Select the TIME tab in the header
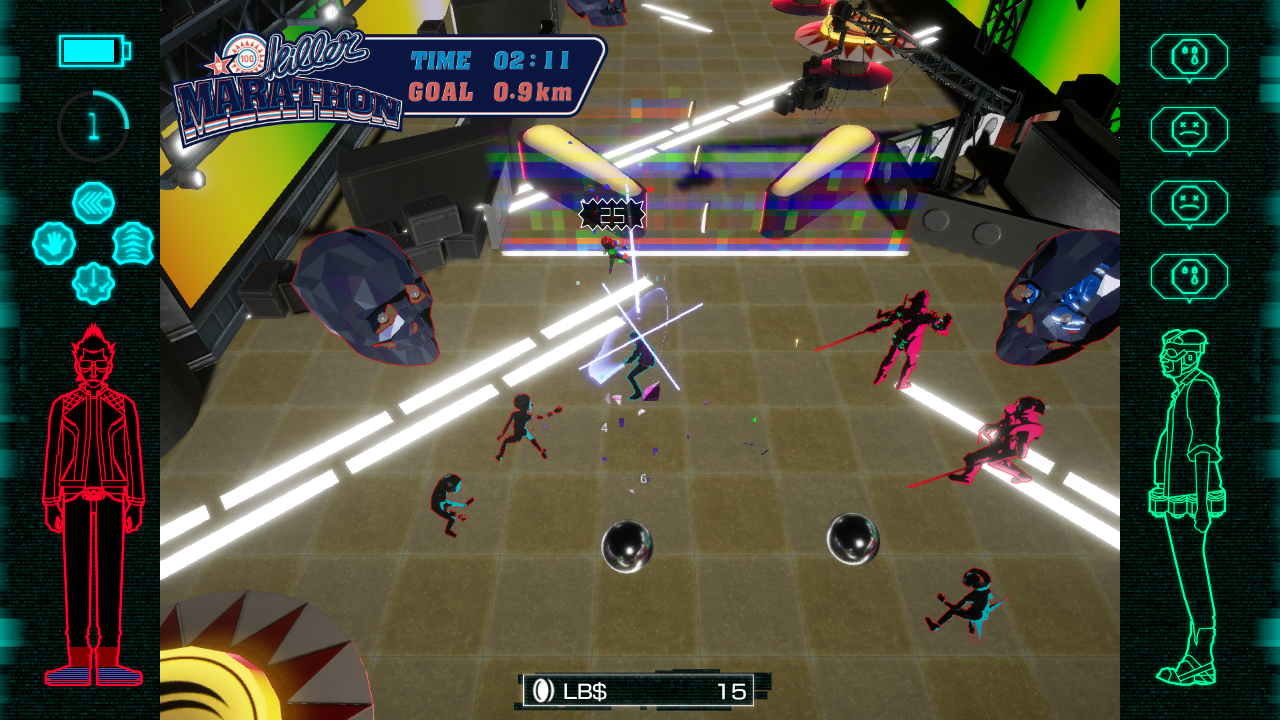Viewport: 1280px width, 720px height. tap(443, 59)
